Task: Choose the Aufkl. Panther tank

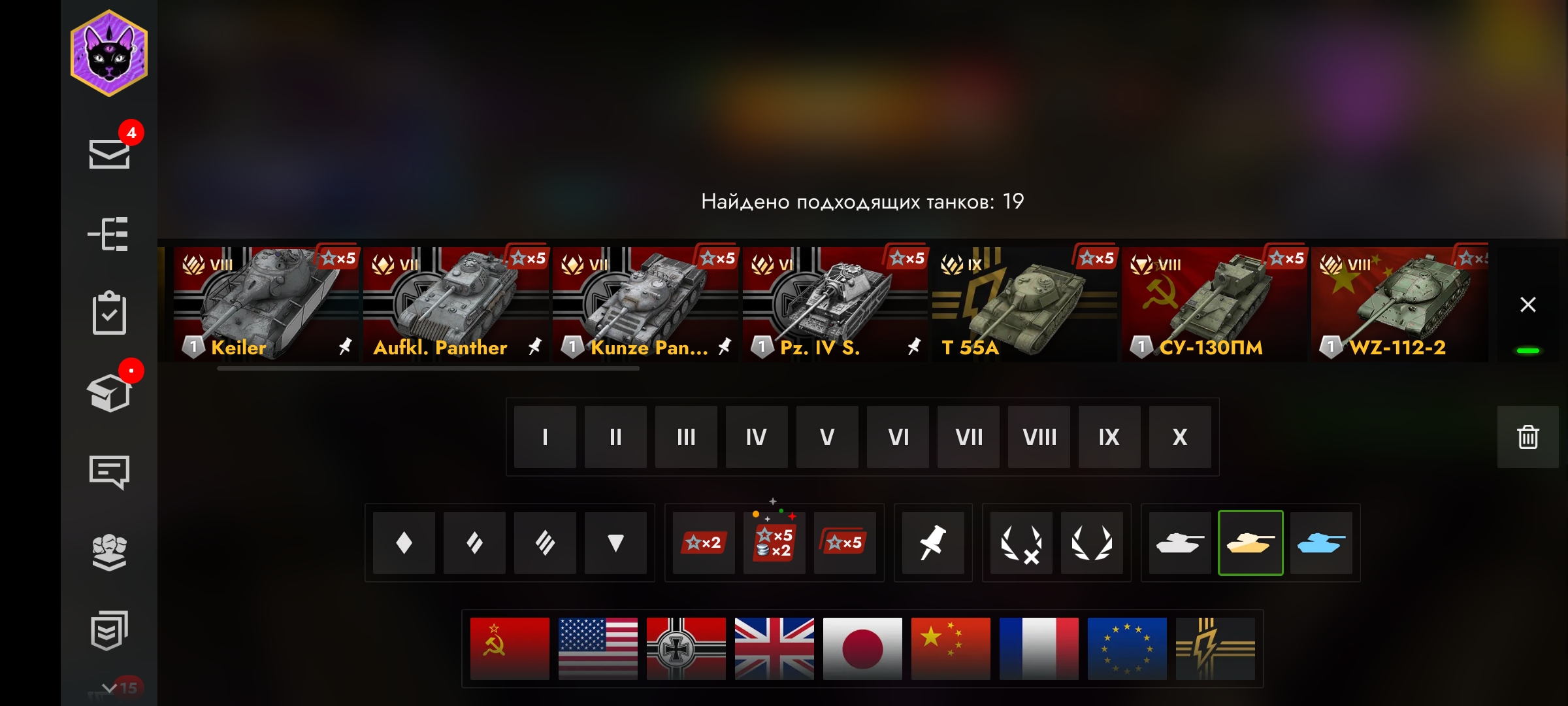Action: click(455, 304)
